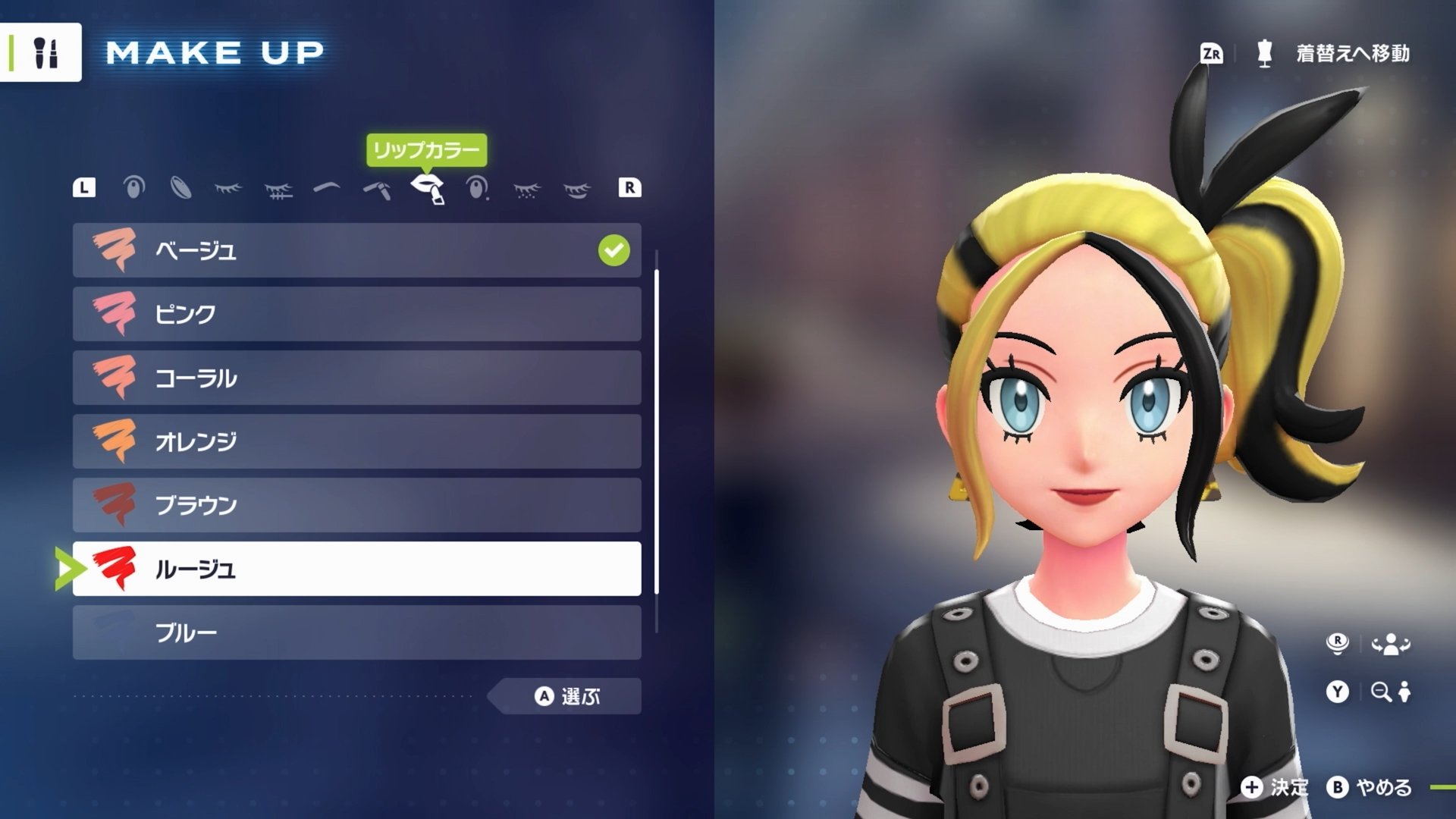Open the contact lens makeup category
This screenshot has width=1456, height=819.
pyautogui.click(x=184, y=190)
